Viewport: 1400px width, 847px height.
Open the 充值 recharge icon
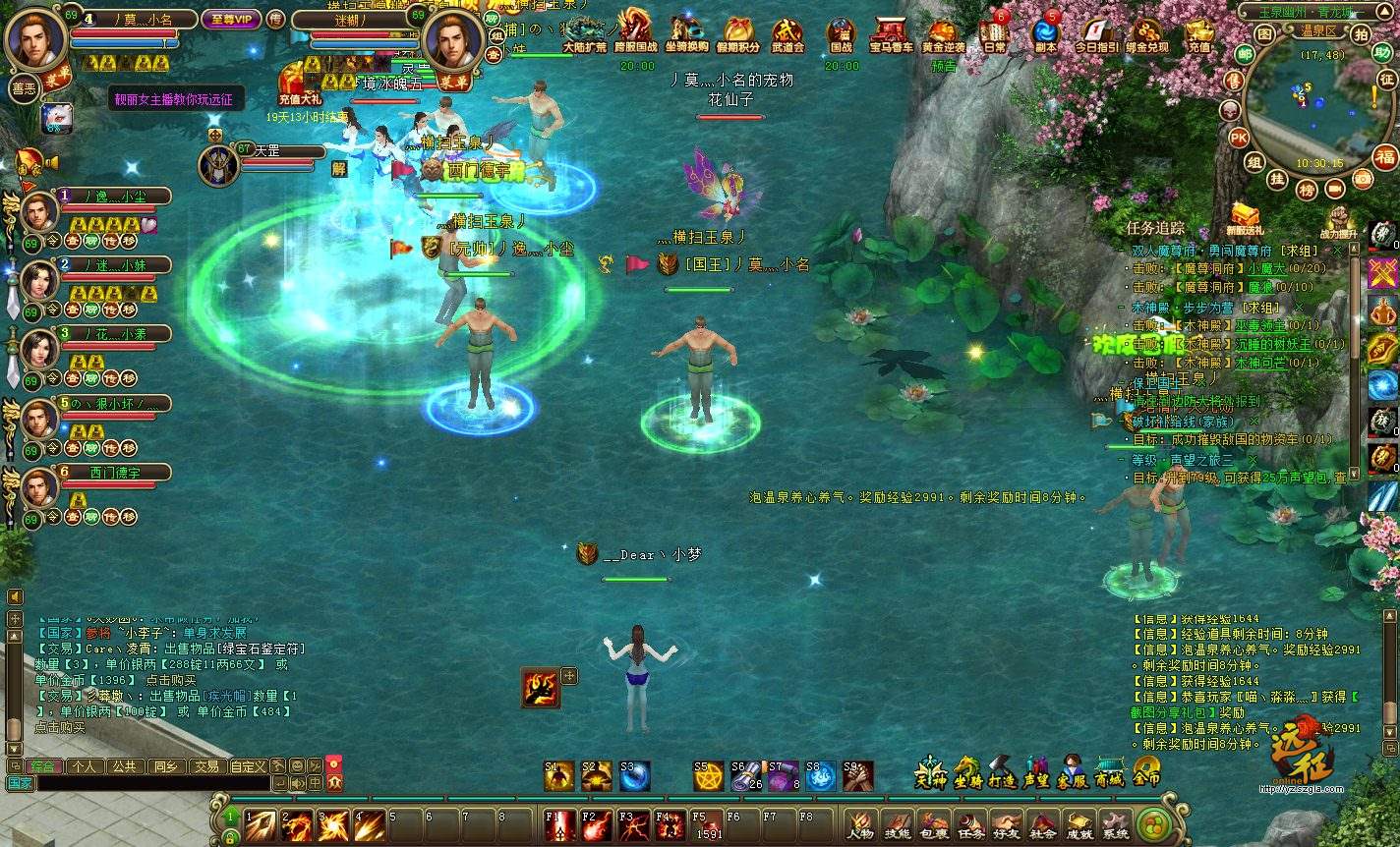coord(1199,34)
